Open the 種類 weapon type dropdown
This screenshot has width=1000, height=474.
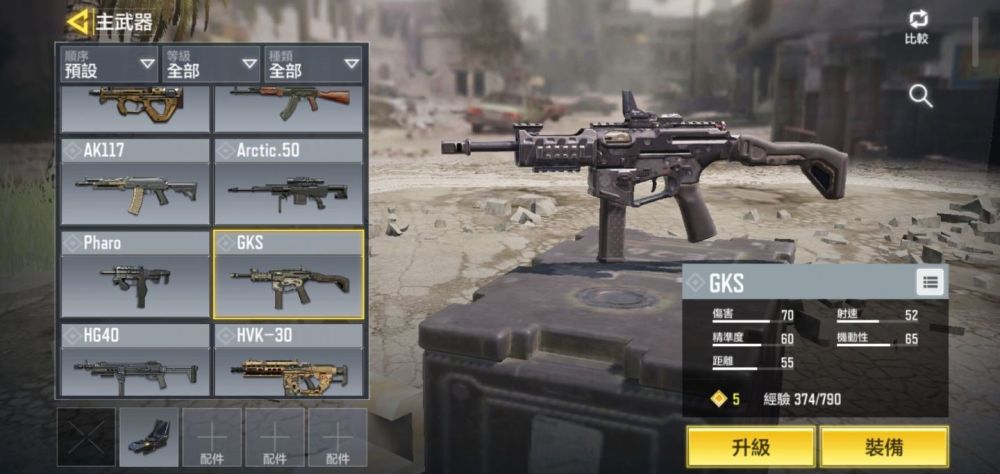[313, 64]
